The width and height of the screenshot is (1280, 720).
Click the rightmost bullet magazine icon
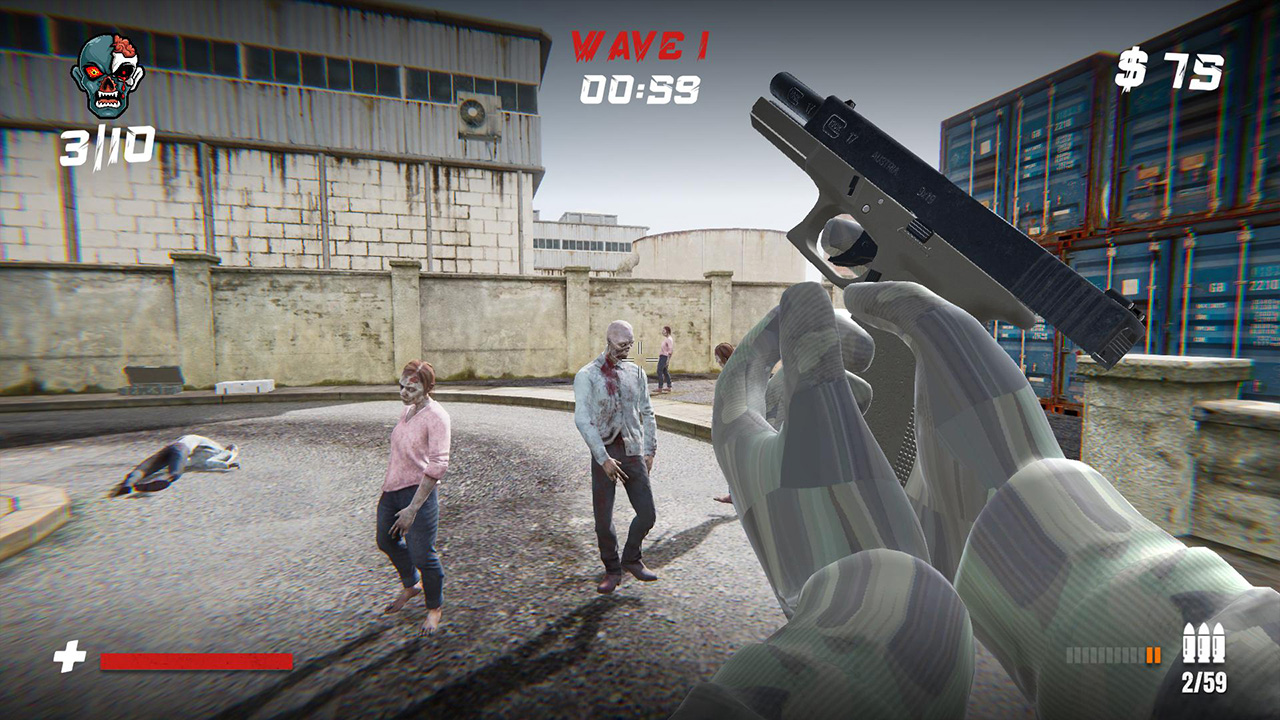tap(1217, 642)
